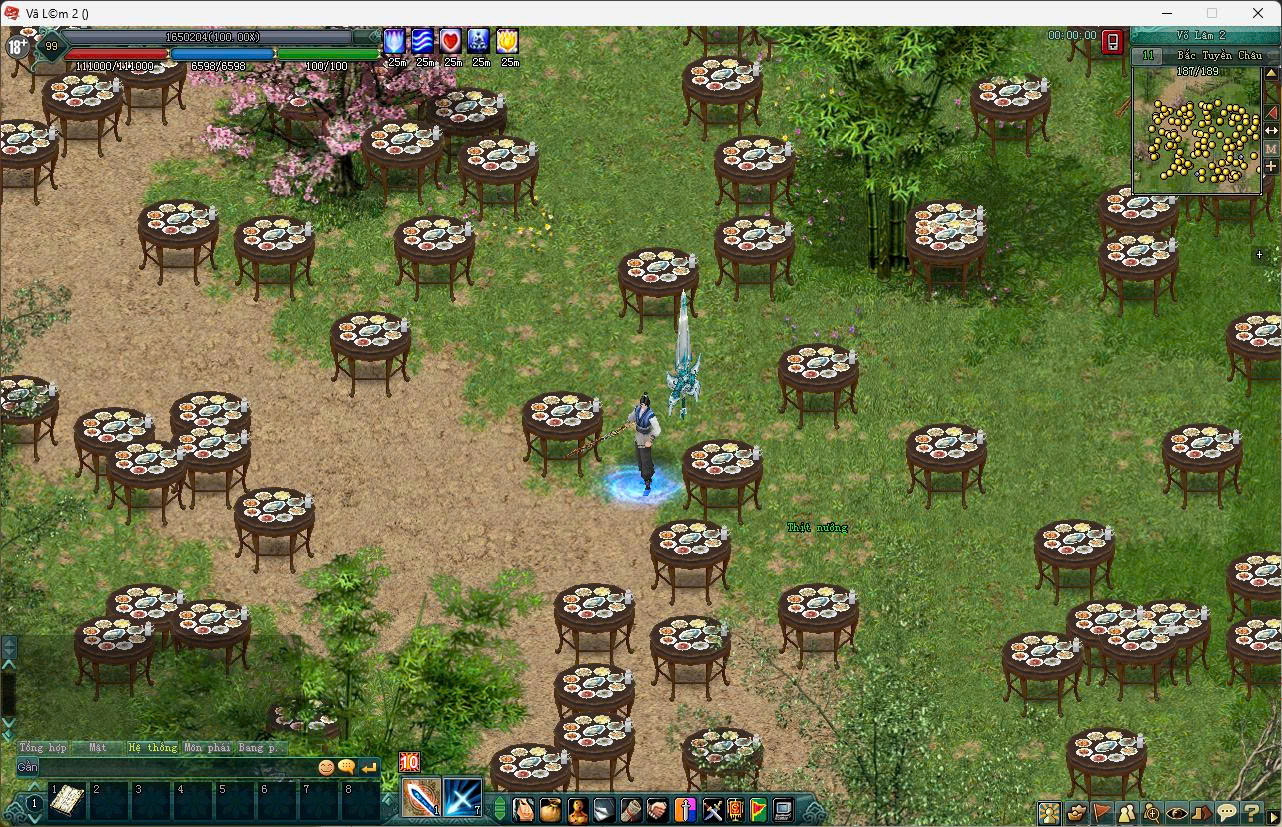
Task: Click the minimap's plus button
Action: pos(1271,166)
